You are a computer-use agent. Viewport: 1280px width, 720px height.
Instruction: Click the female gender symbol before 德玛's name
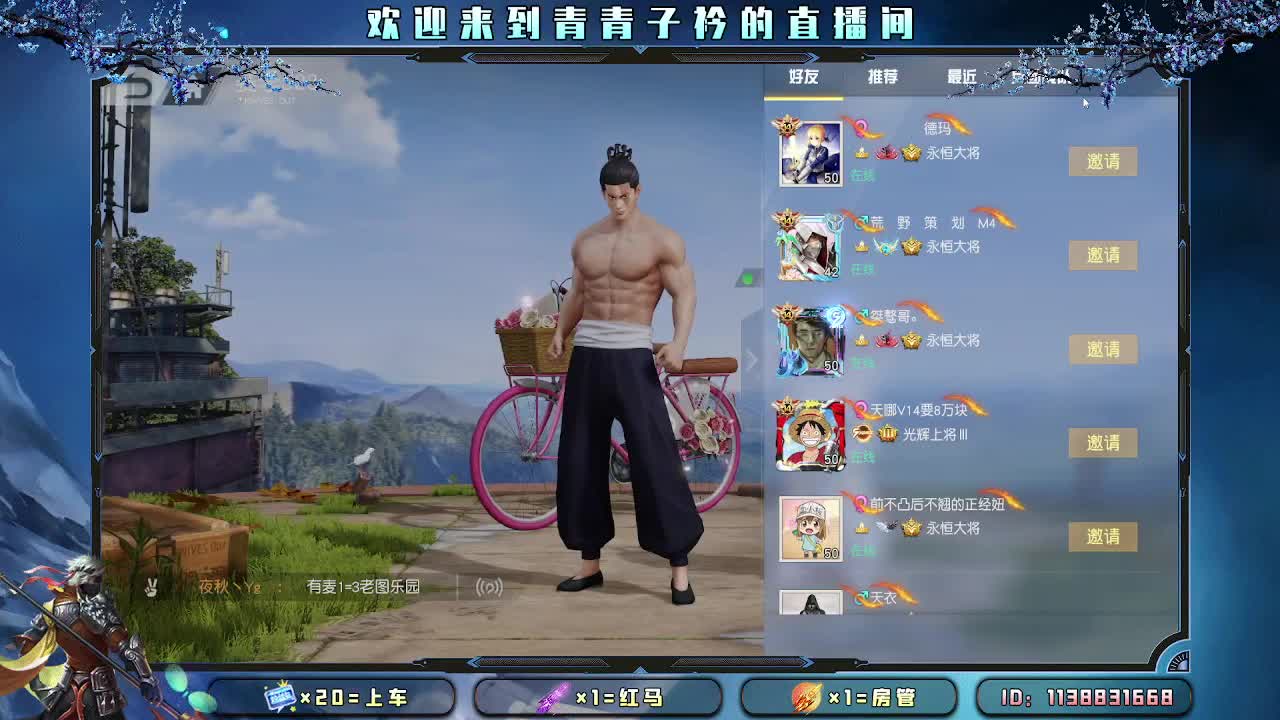861,129
